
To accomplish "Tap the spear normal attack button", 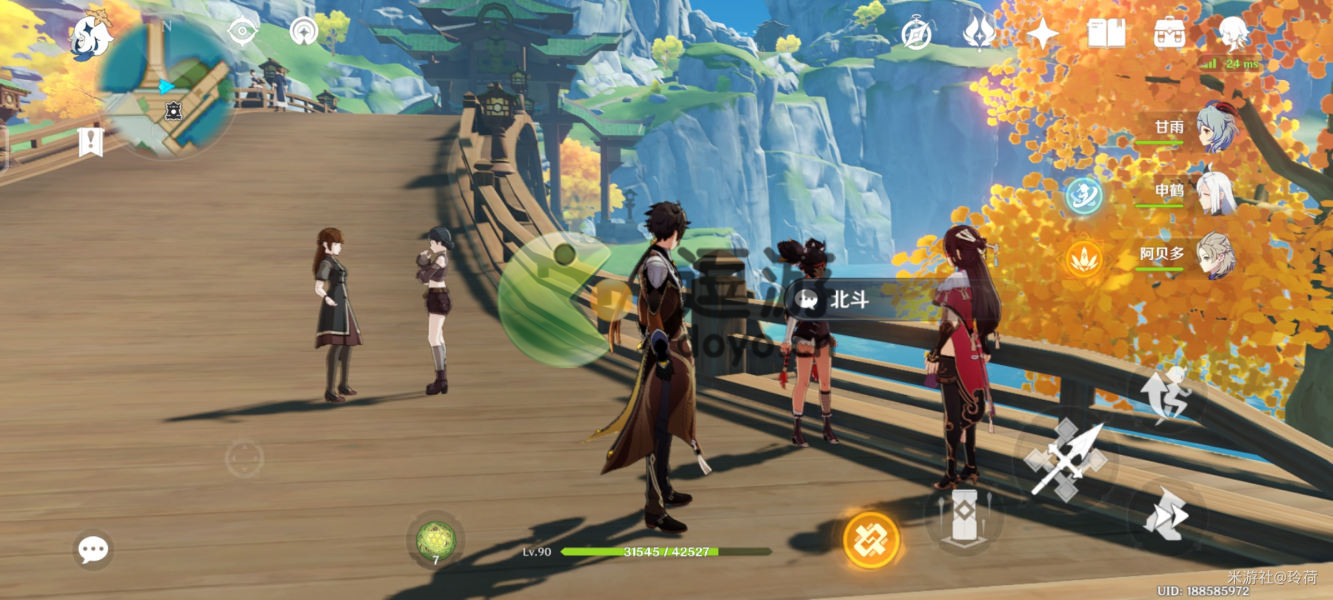I will click(1066, 459).
